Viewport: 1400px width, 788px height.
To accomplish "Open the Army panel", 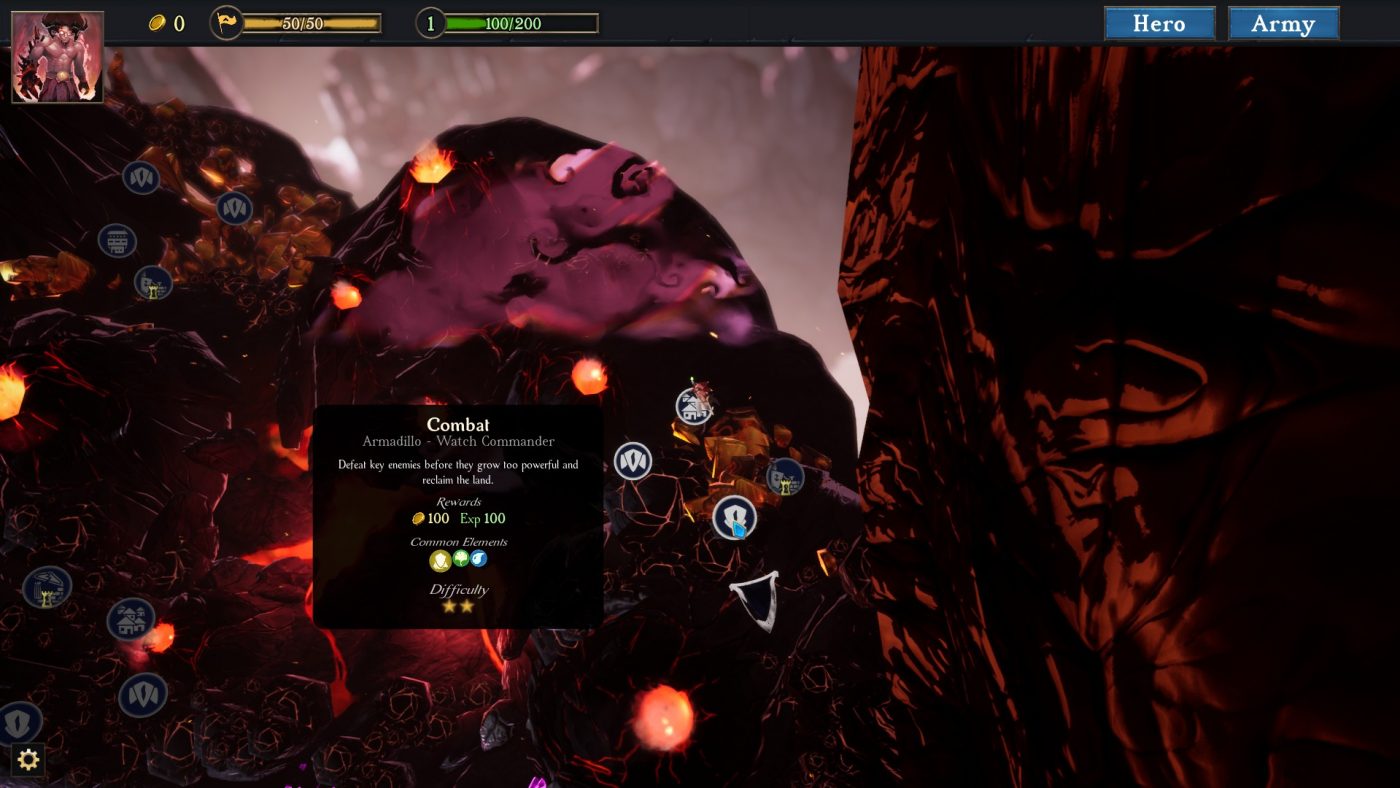I will click(x=1284, y=23).
